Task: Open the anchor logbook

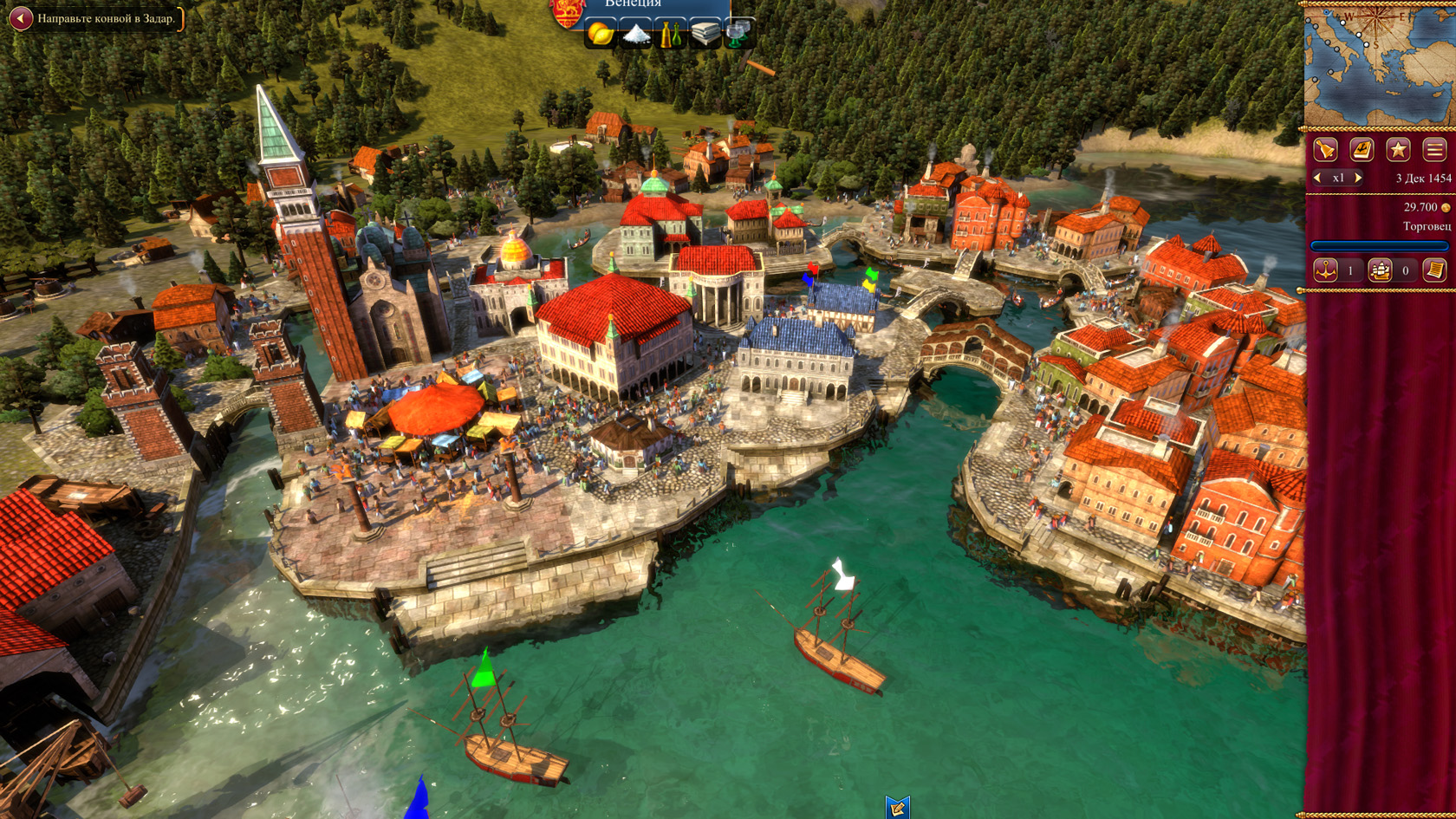Action: tap(1362, 150)
